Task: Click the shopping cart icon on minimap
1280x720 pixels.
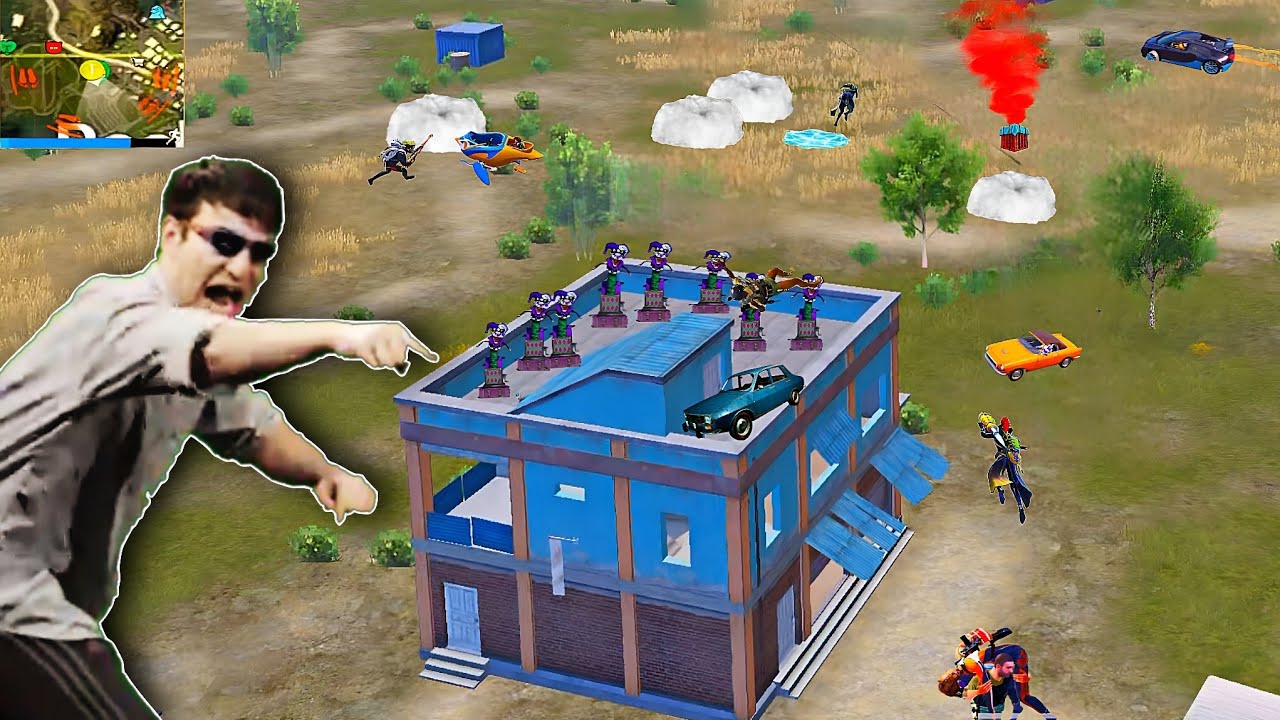Action: pos(138,61)
